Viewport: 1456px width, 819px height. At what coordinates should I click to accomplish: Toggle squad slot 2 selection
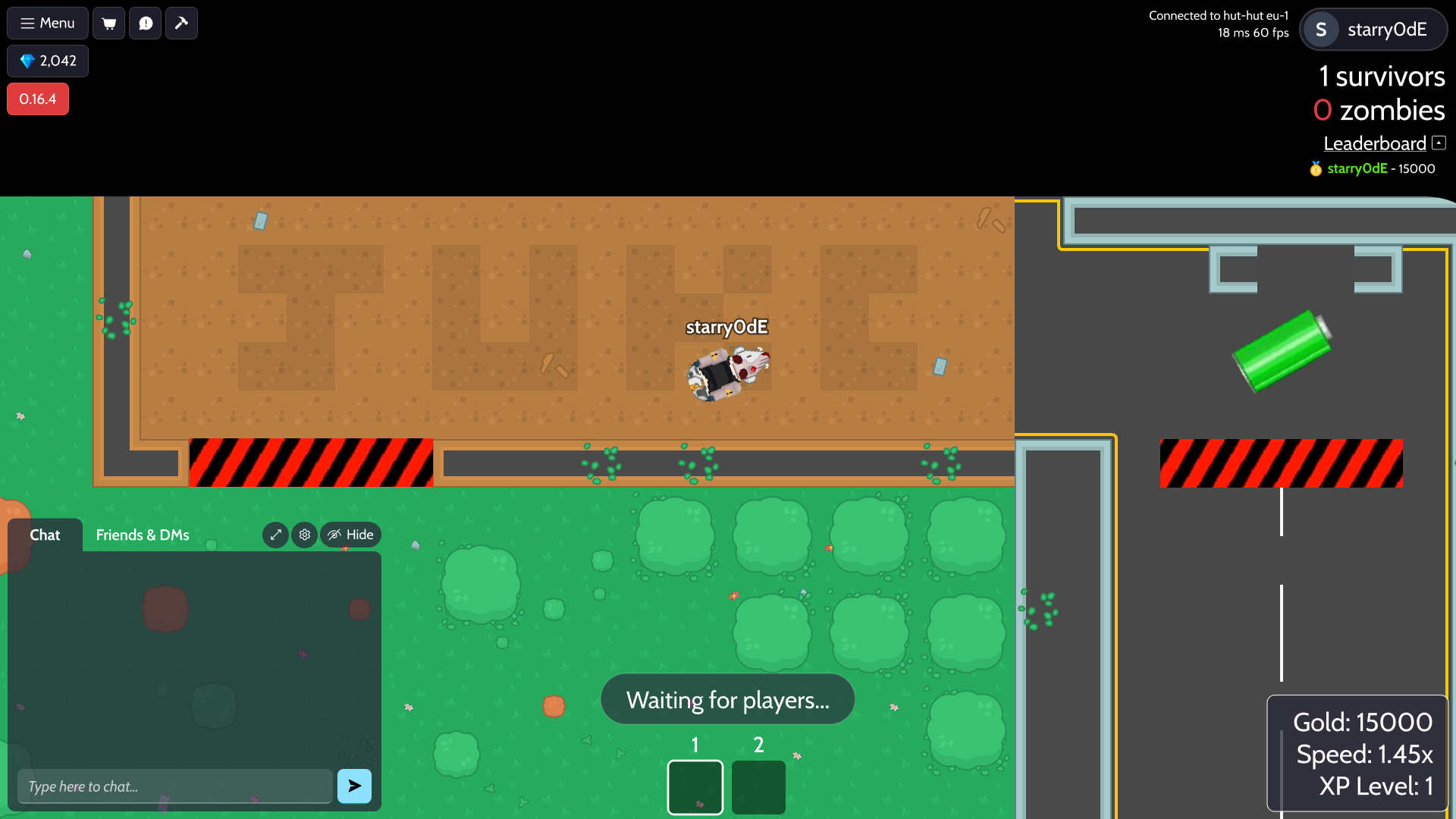(x=758, y=787)
